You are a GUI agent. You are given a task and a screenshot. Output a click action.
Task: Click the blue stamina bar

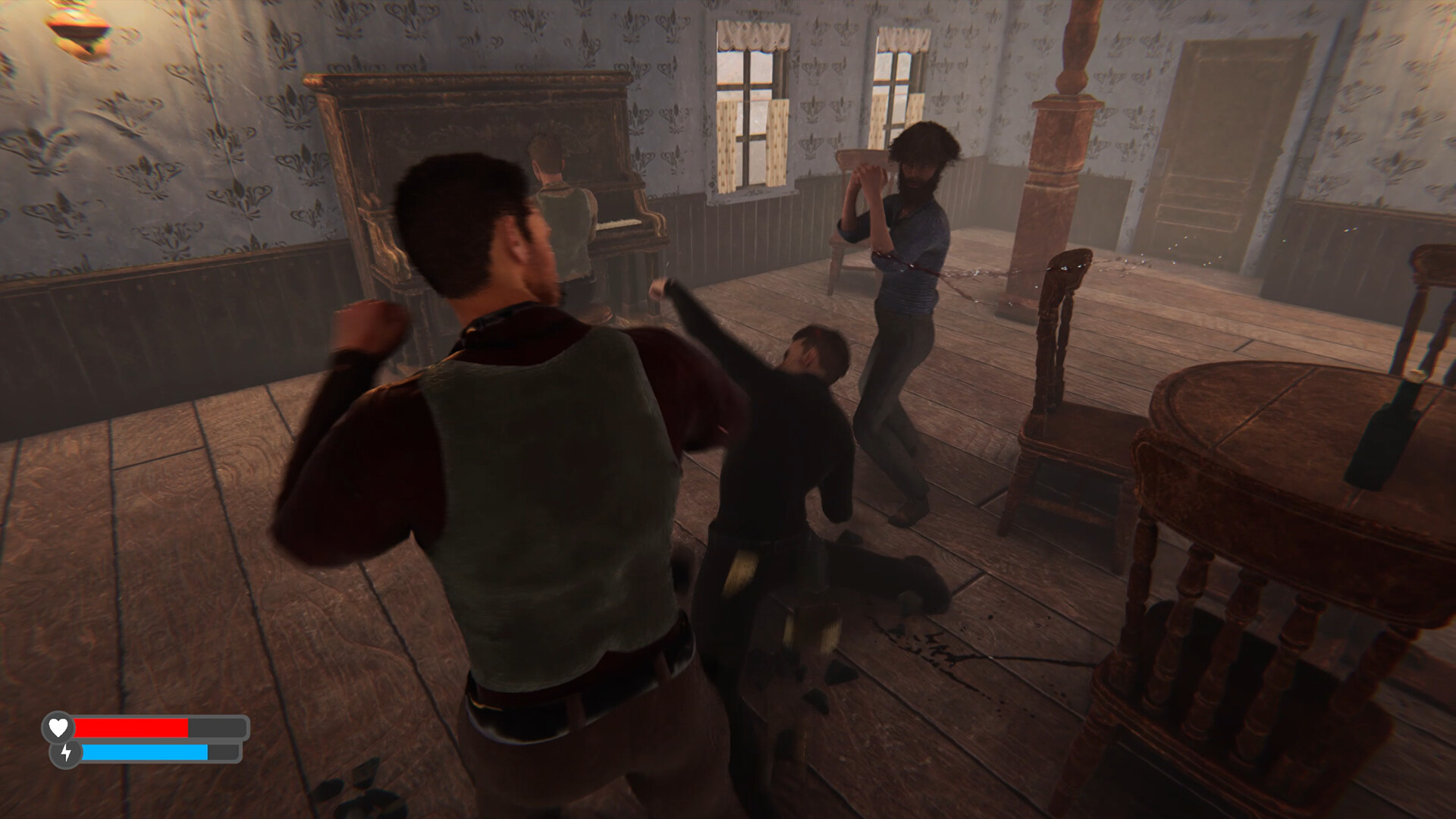coord(144,754)
